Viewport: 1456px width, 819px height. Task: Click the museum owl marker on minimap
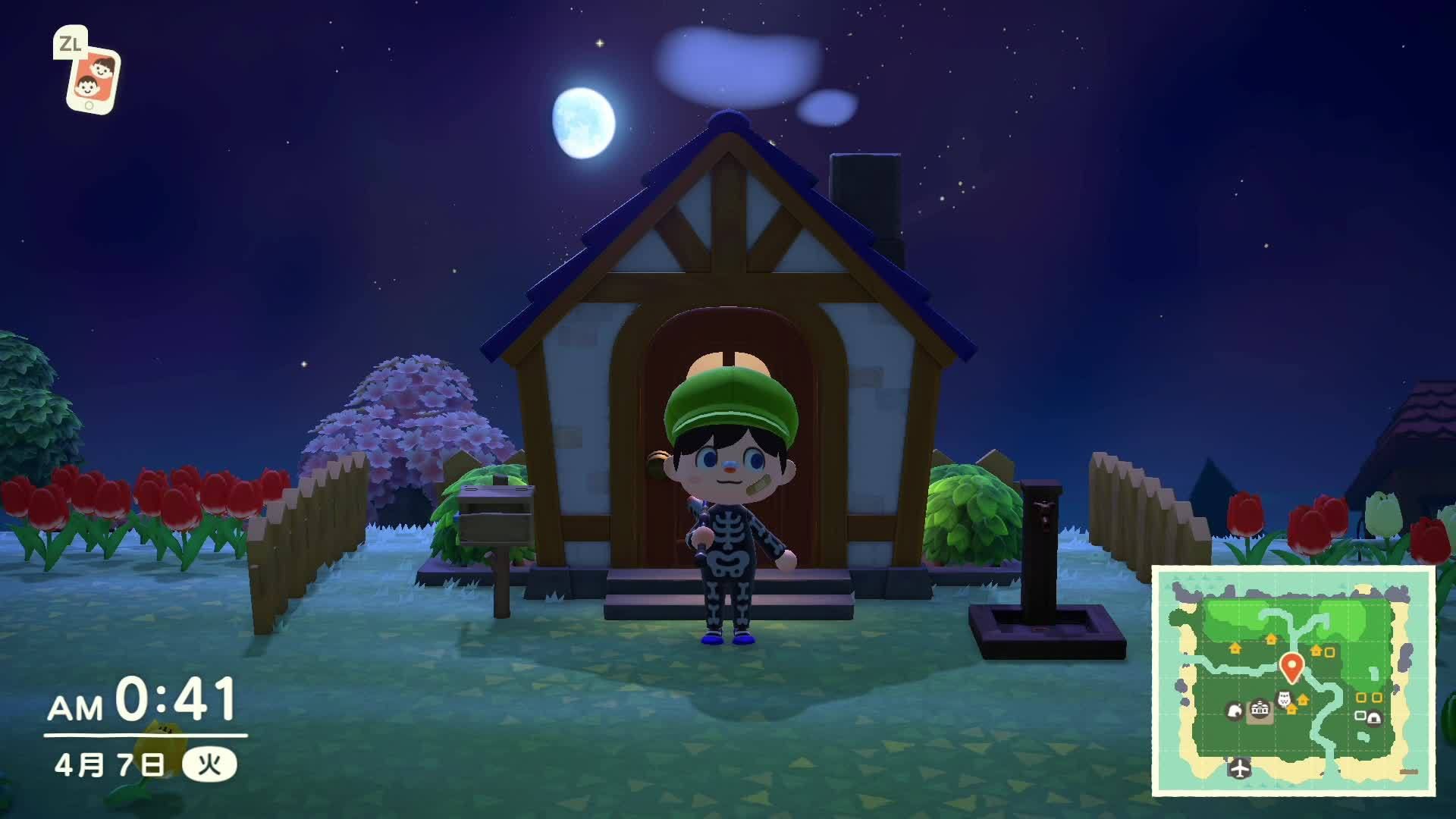click(1285, 698)
